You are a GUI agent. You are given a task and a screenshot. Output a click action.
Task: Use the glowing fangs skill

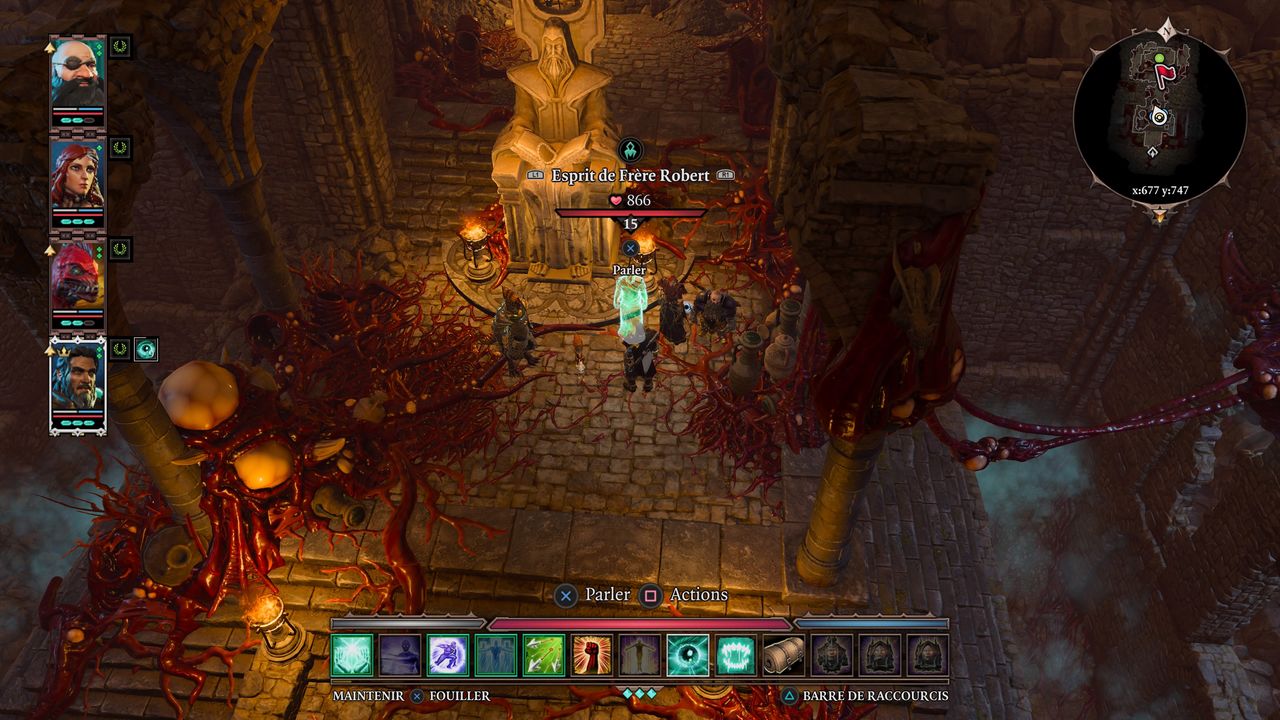[736, 655]
